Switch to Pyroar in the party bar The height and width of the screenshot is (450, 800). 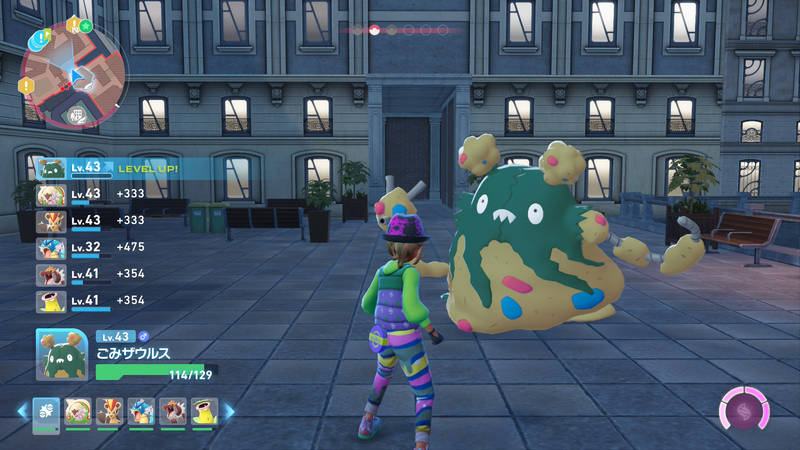coord(108,410)
